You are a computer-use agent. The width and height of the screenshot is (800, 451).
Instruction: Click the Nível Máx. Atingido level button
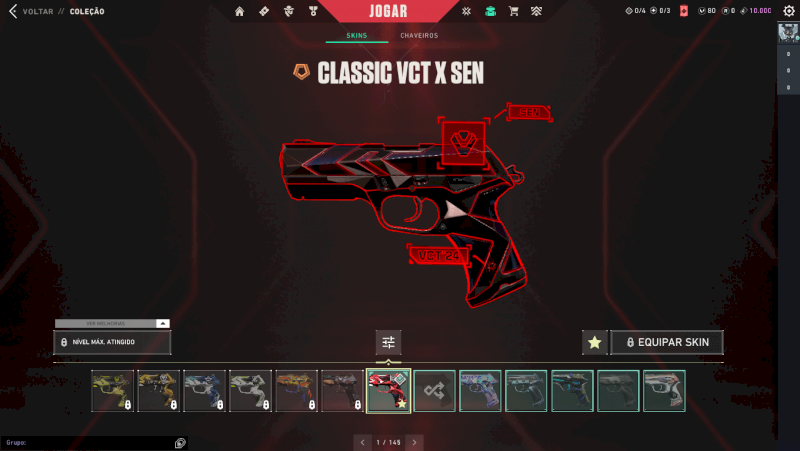pos(112,342)
